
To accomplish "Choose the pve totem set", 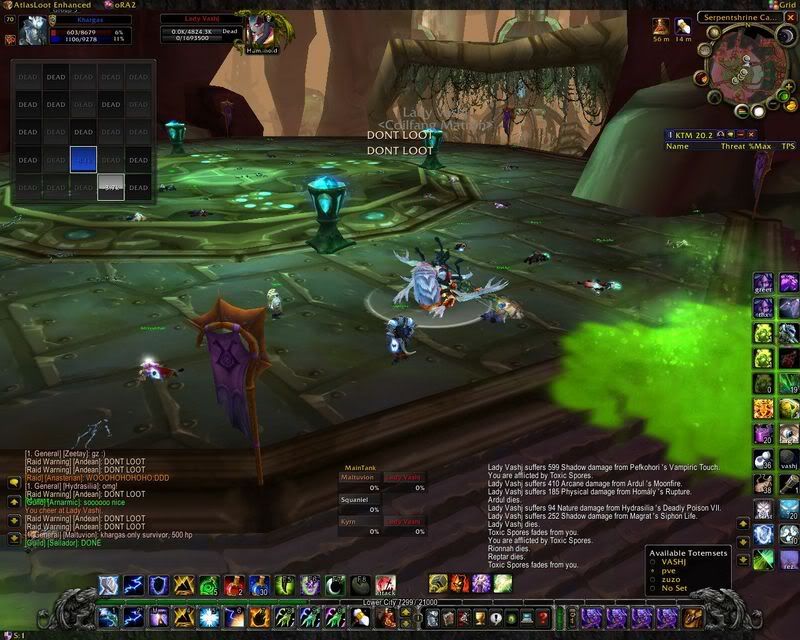I will click(x=672, y=572).
